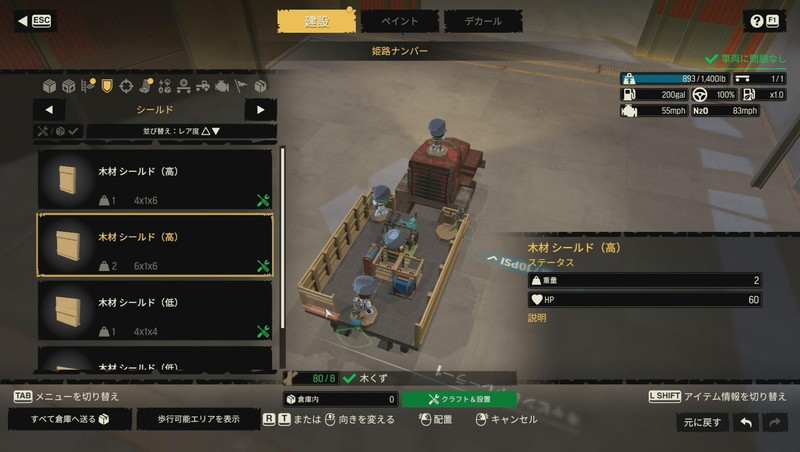Screen dimensions: 800x452
Task: Go to the next category with right arrow
Action: 260,110
